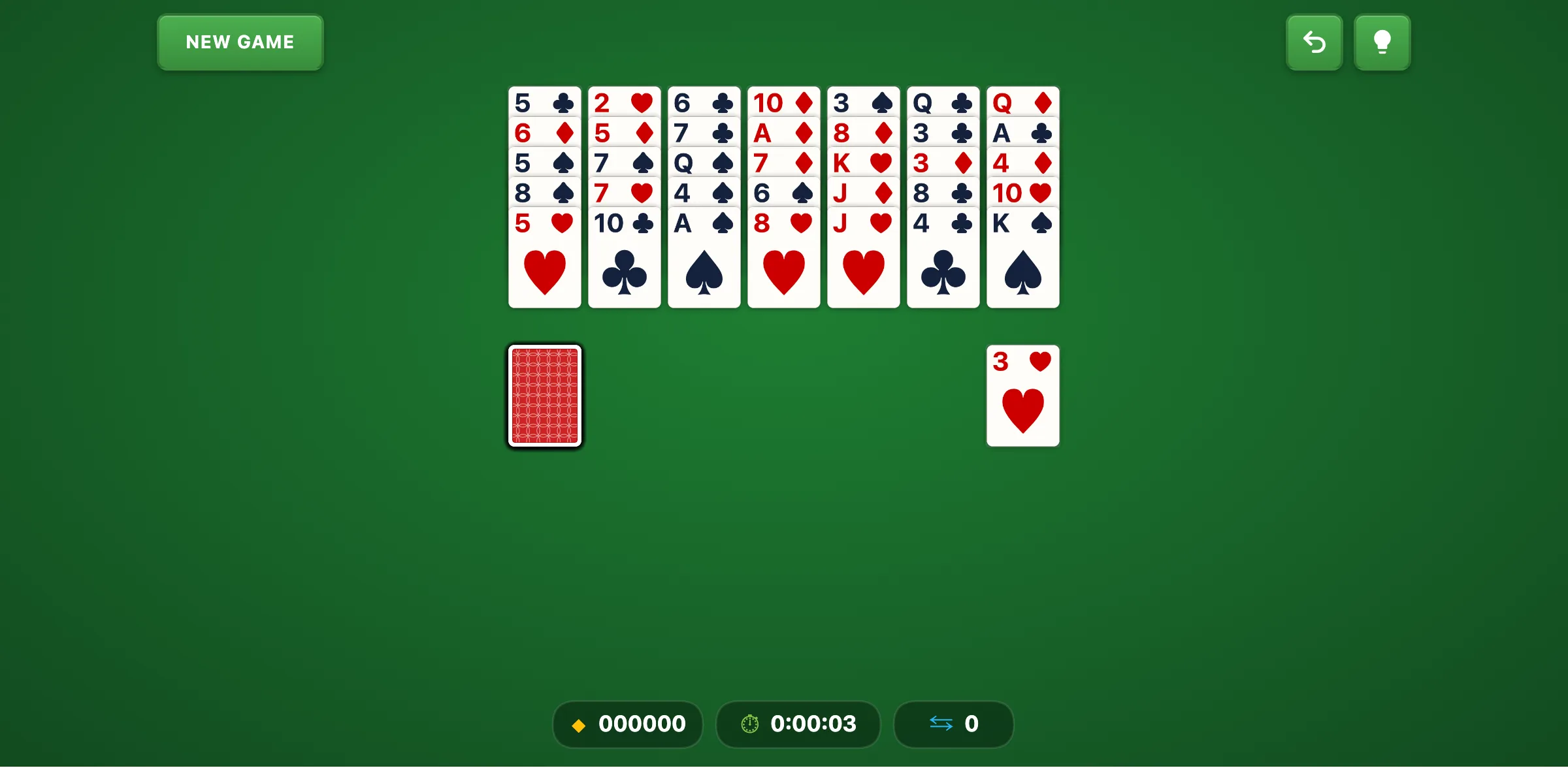Select the 10 of diamonds card
The width and height of the screenshot is (1568, 768).
(x=783, y=103)
